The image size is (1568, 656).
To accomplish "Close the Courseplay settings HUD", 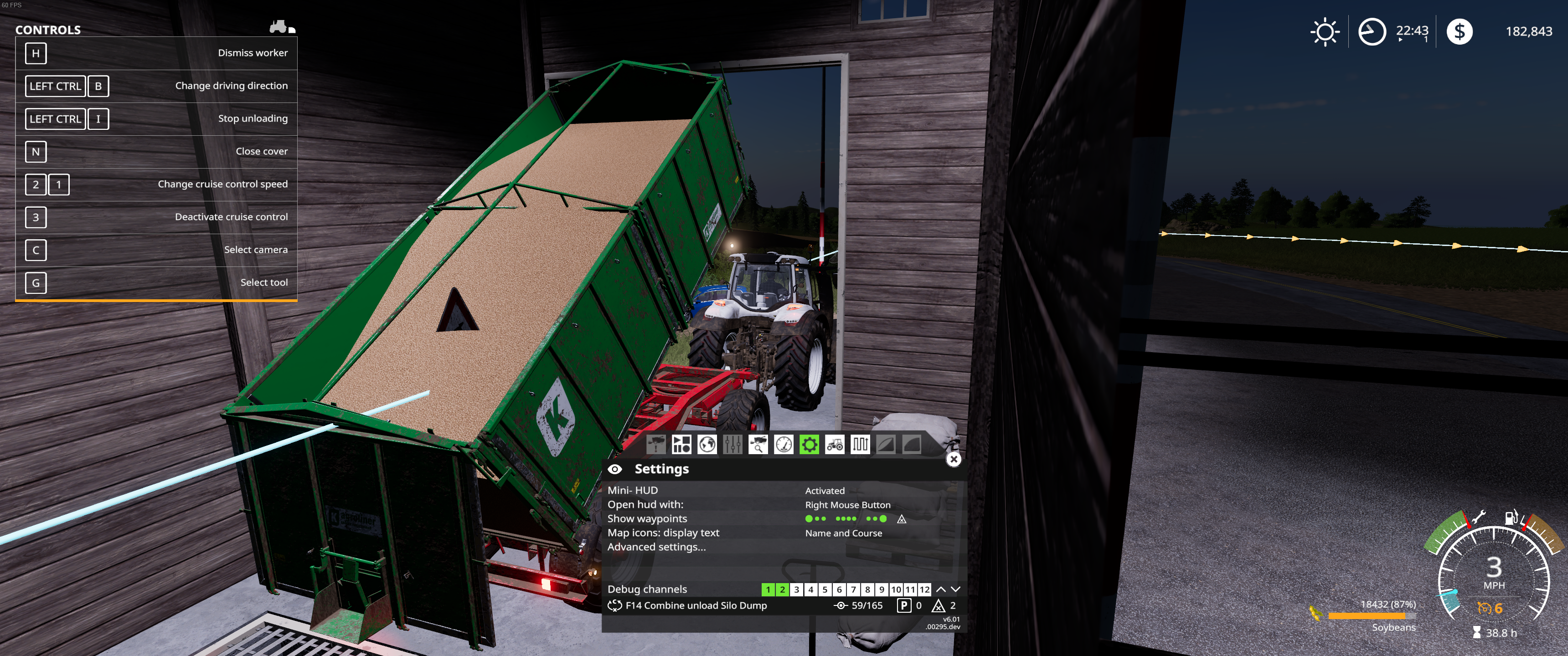I will click(953, 460).
